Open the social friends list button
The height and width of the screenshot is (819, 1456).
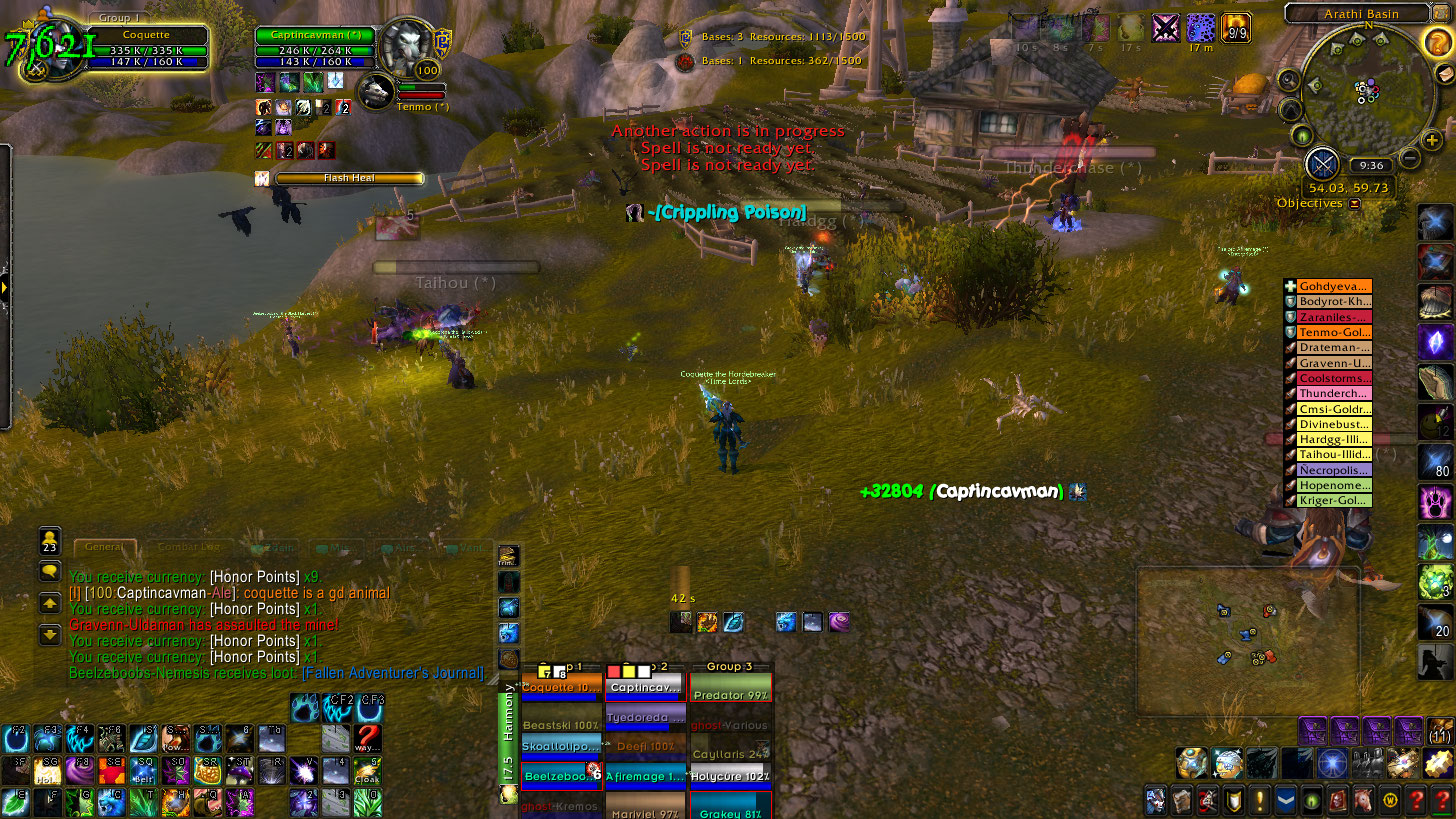click(50, 541)
